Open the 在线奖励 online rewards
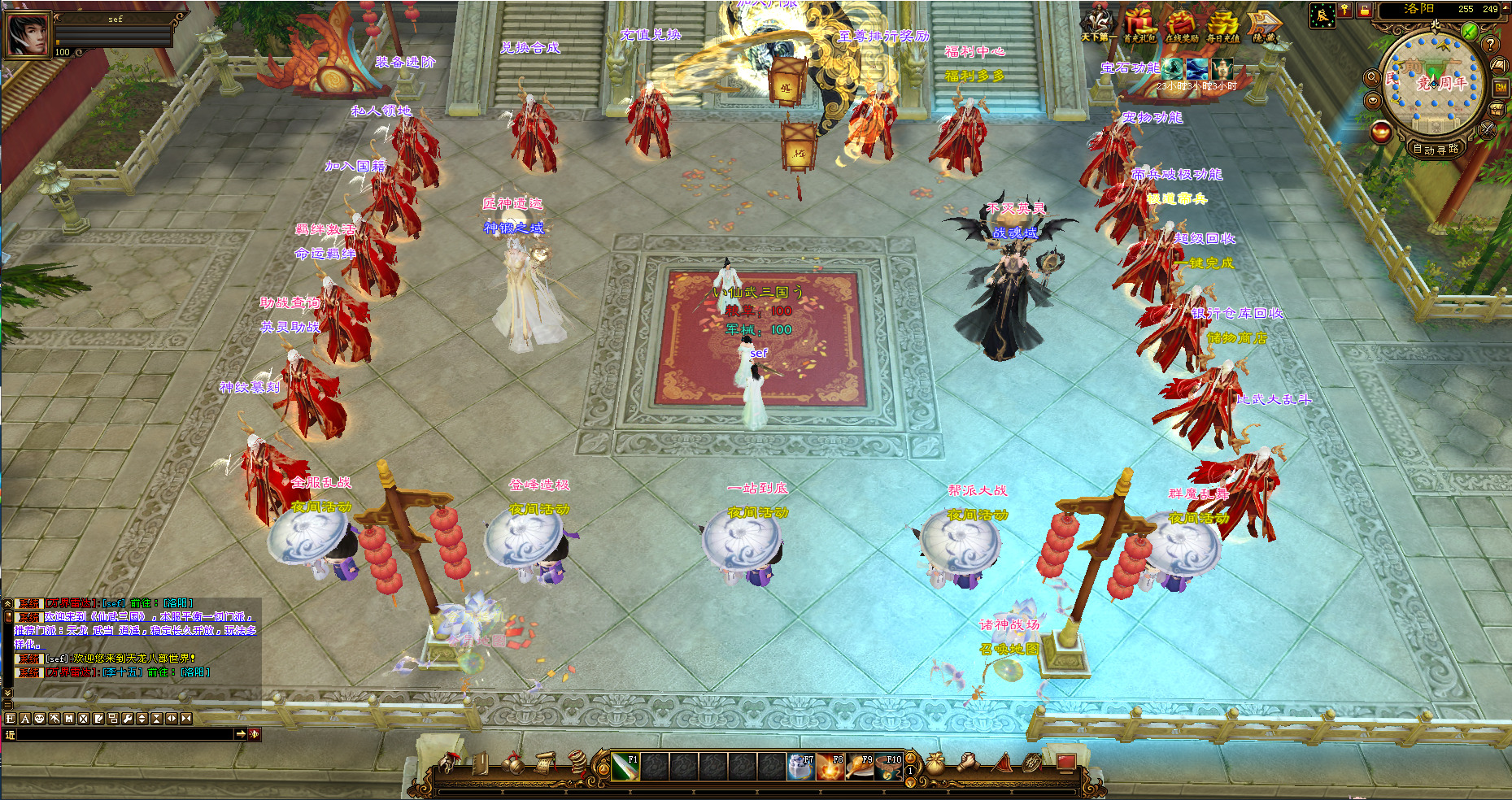1512x800 pixels. [1181, 24]
